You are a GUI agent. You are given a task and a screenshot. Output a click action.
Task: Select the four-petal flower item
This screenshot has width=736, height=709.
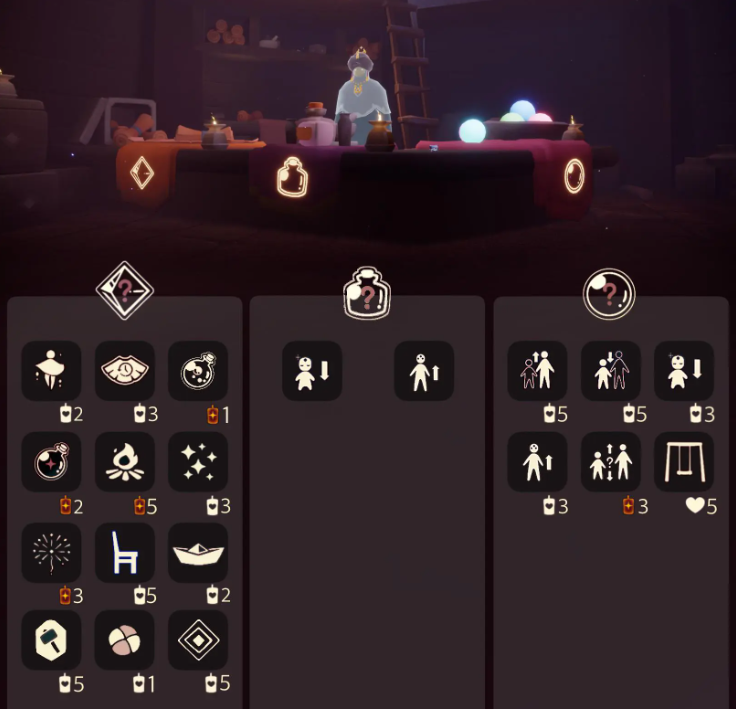click(x=125, y=641)
